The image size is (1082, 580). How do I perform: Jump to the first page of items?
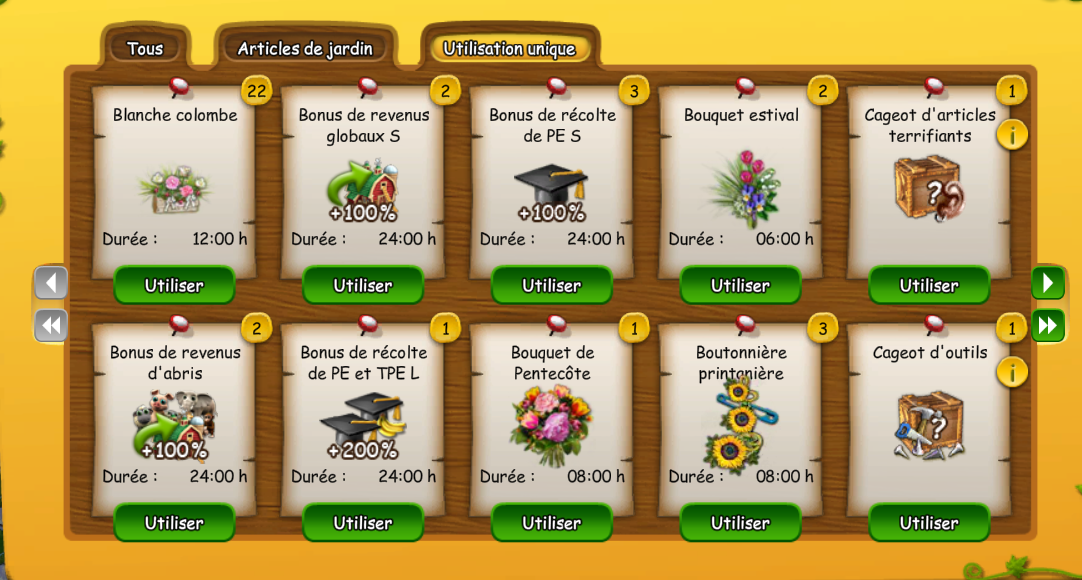[x=51, y=325]
